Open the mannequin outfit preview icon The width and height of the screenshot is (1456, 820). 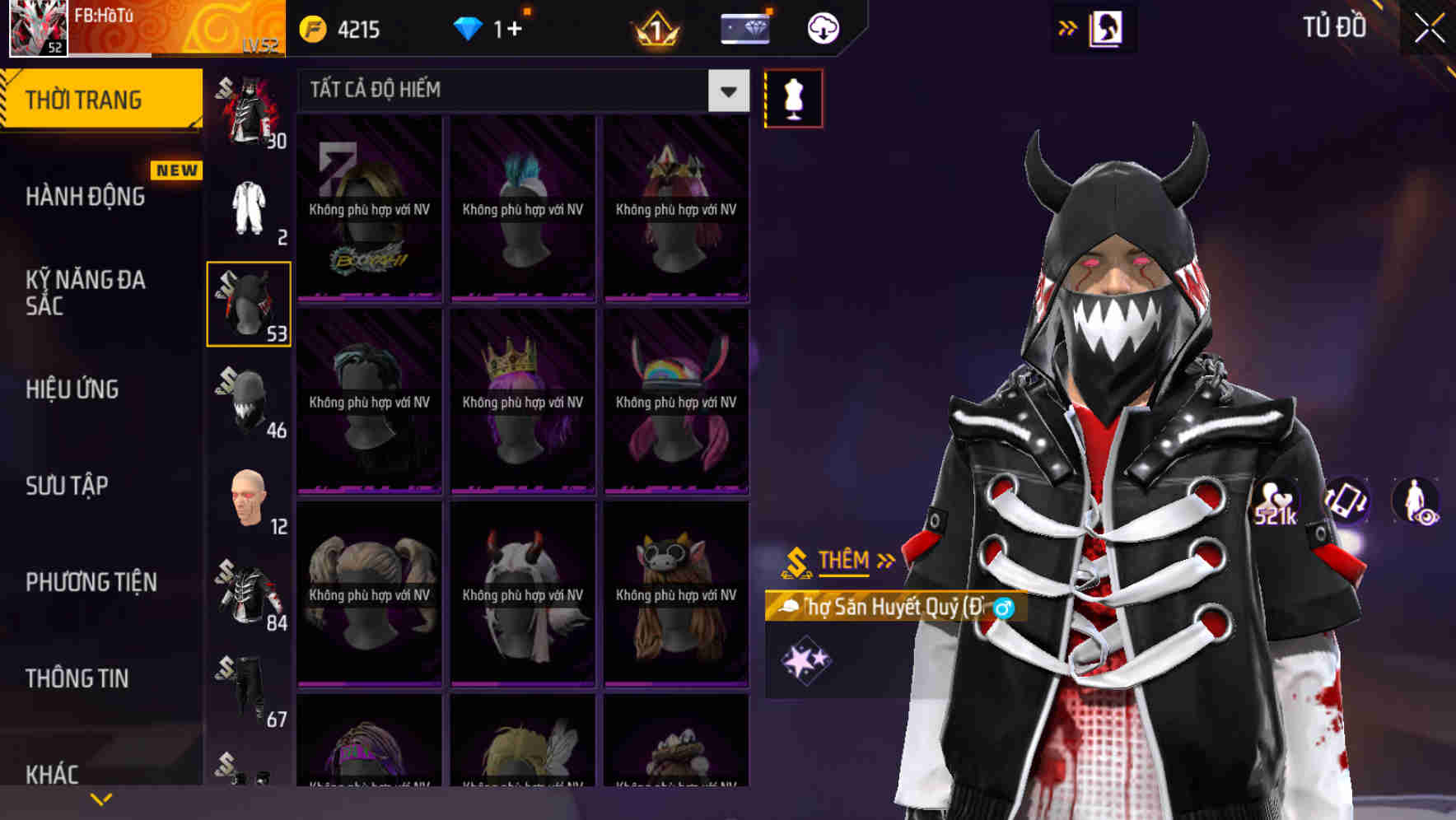(x=793, y=98)
